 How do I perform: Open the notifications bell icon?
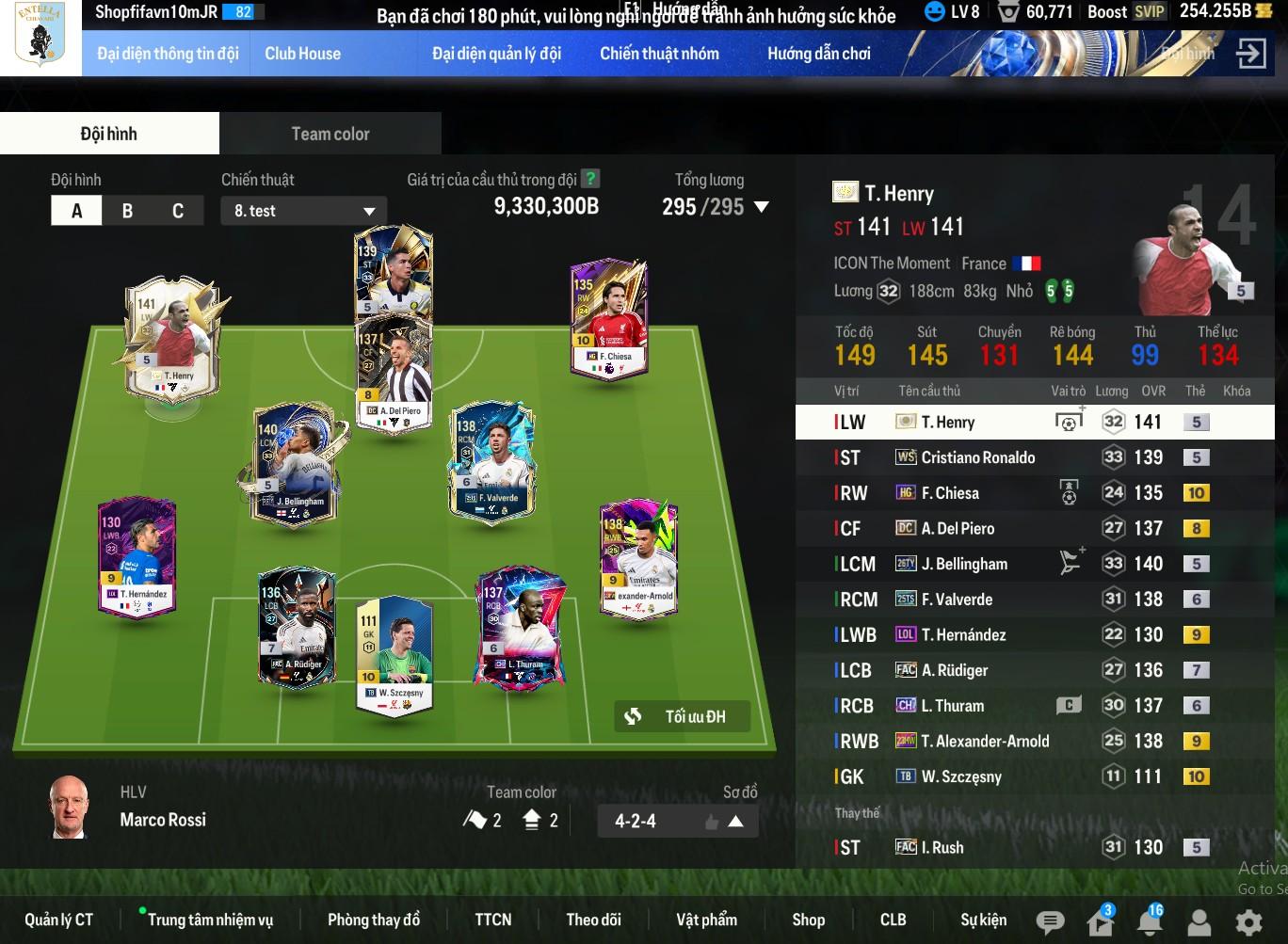tap(1150, 921)
